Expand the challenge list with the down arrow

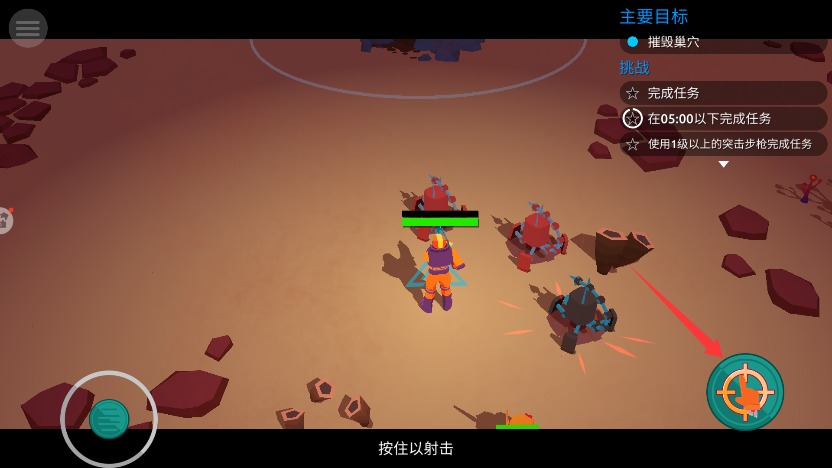tap(723, 164)
